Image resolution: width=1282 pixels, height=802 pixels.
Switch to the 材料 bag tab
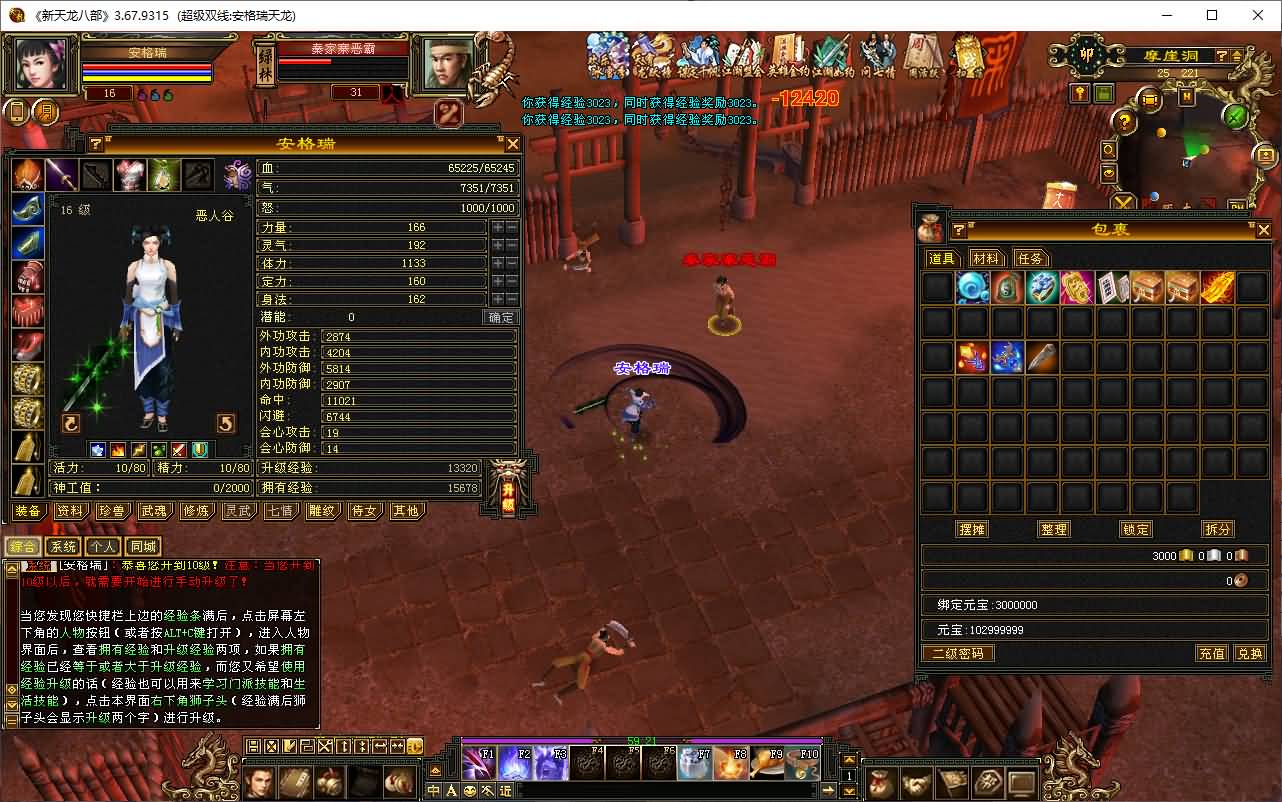pyautogui.click(x=986, y=258)
